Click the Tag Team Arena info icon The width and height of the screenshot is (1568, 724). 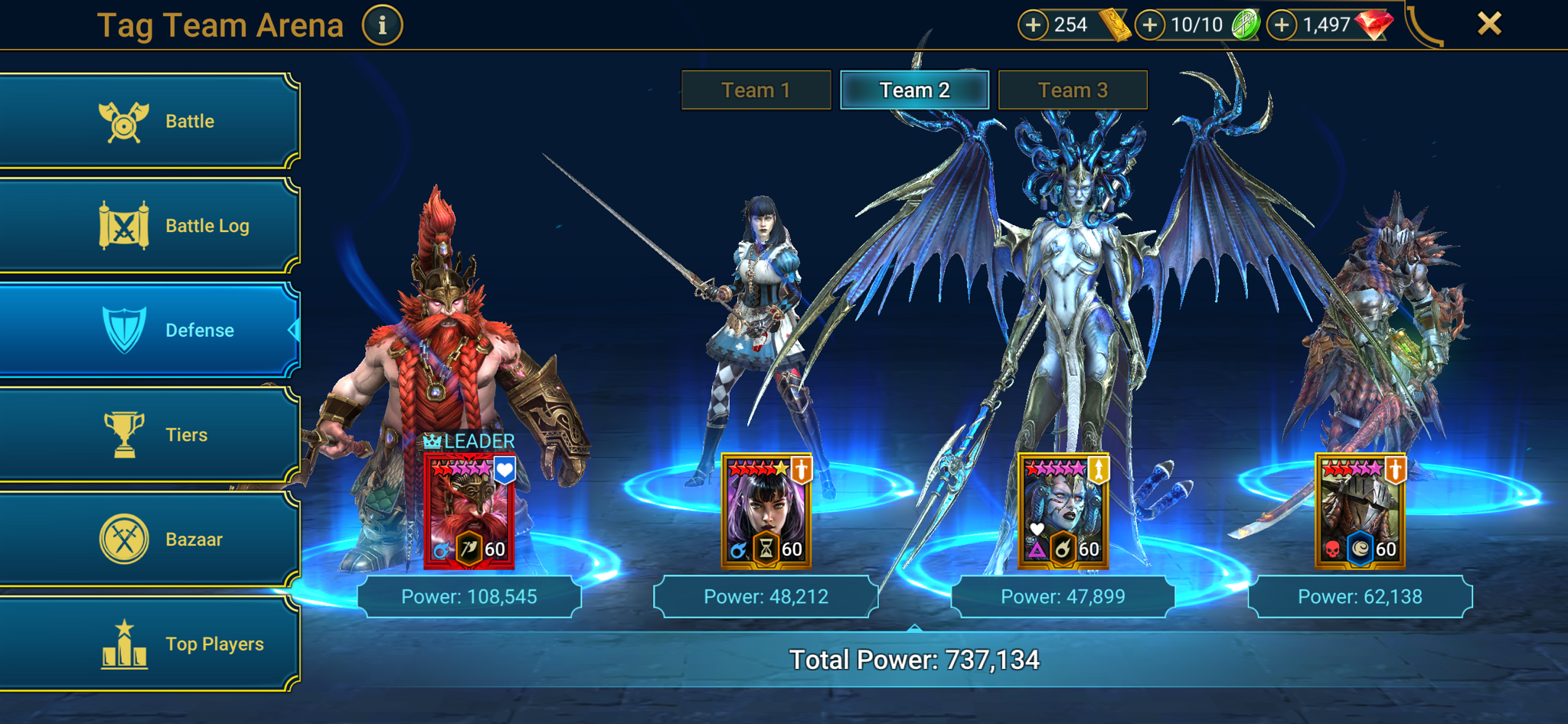click(x=381, y=24)
